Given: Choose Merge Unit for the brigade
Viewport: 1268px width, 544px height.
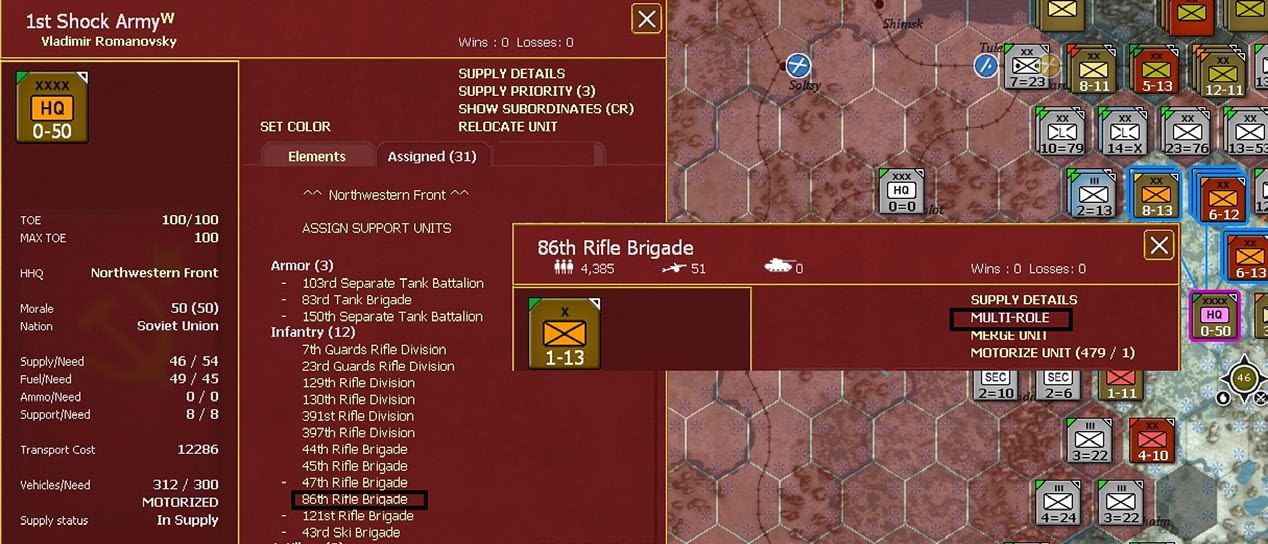Looking at the screenshot, I should [1010, 335].
